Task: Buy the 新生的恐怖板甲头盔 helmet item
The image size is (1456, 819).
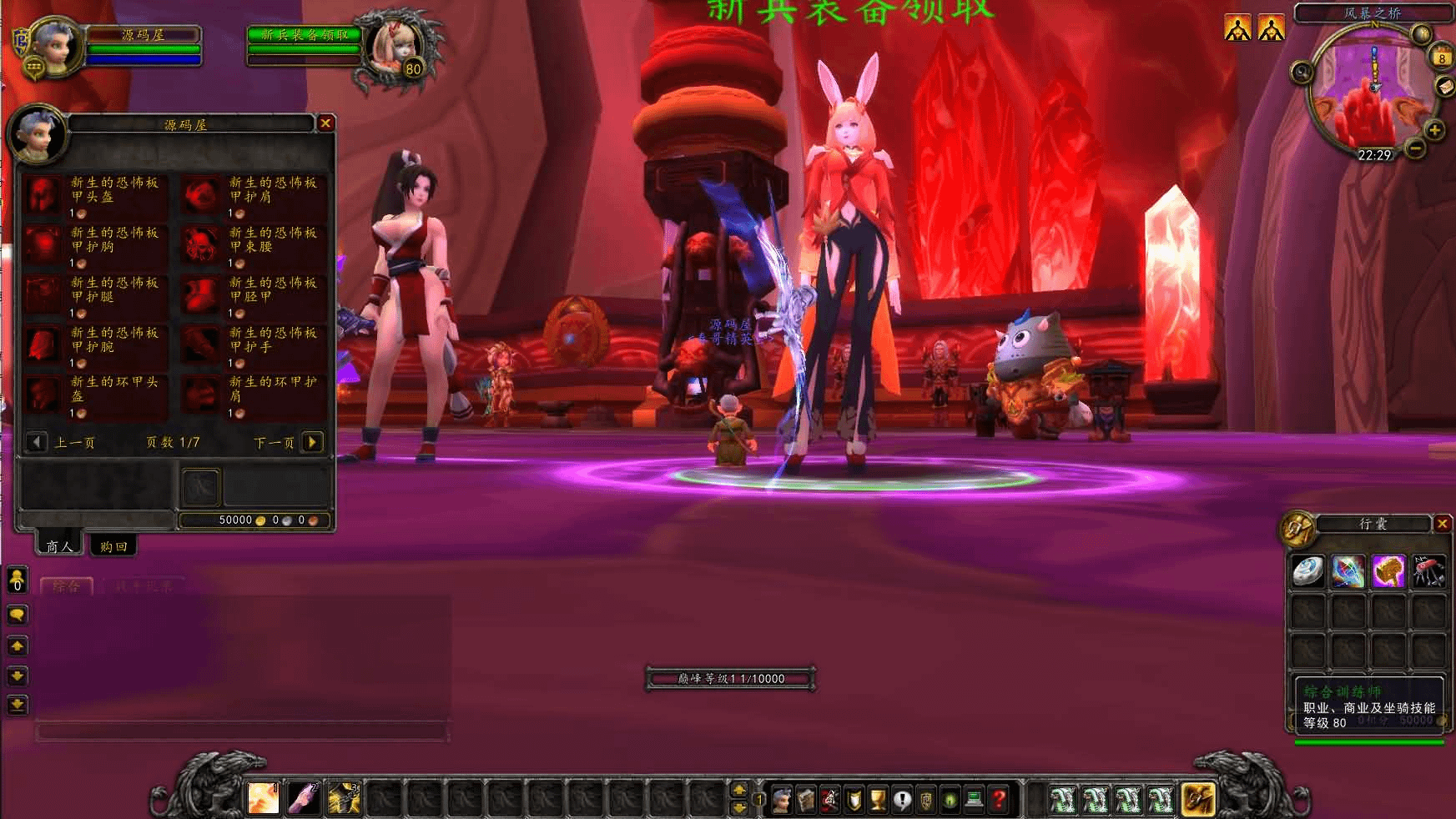Action: coord(43,195)
